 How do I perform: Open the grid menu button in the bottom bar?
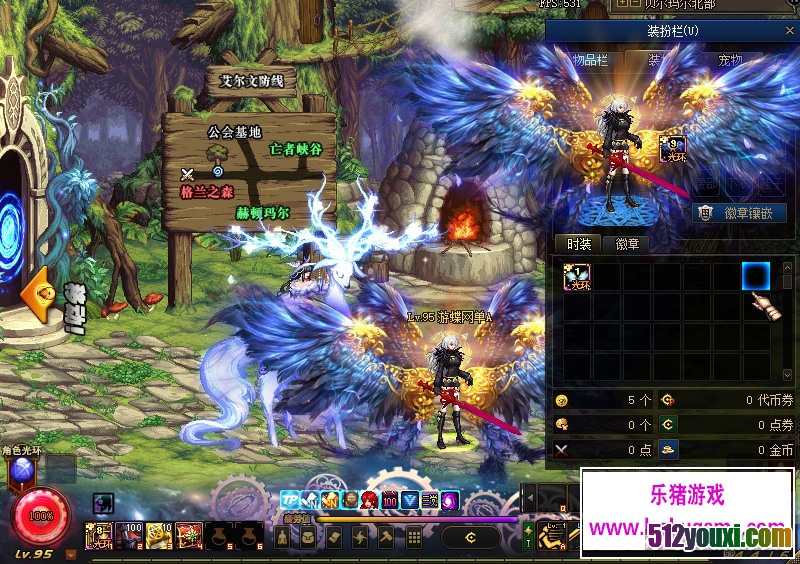(413, 538)
